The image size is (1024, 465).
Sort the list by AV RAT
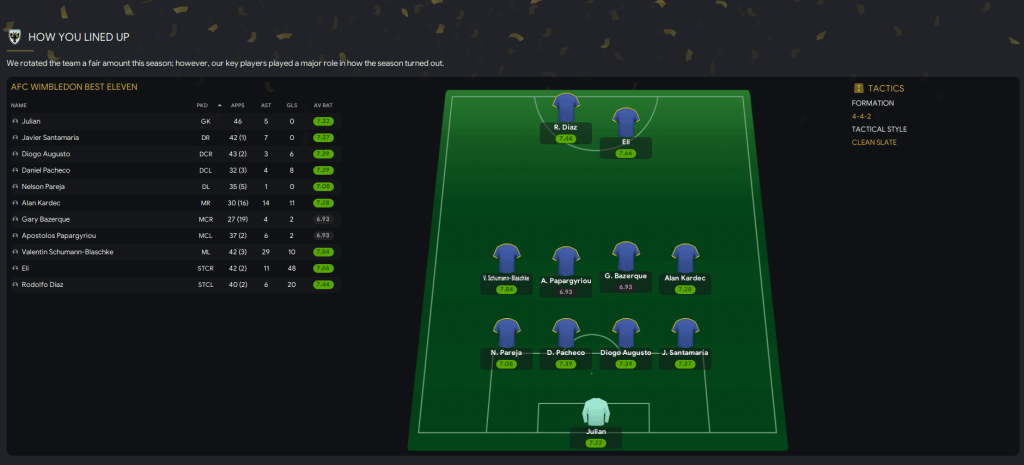(322, 104)
